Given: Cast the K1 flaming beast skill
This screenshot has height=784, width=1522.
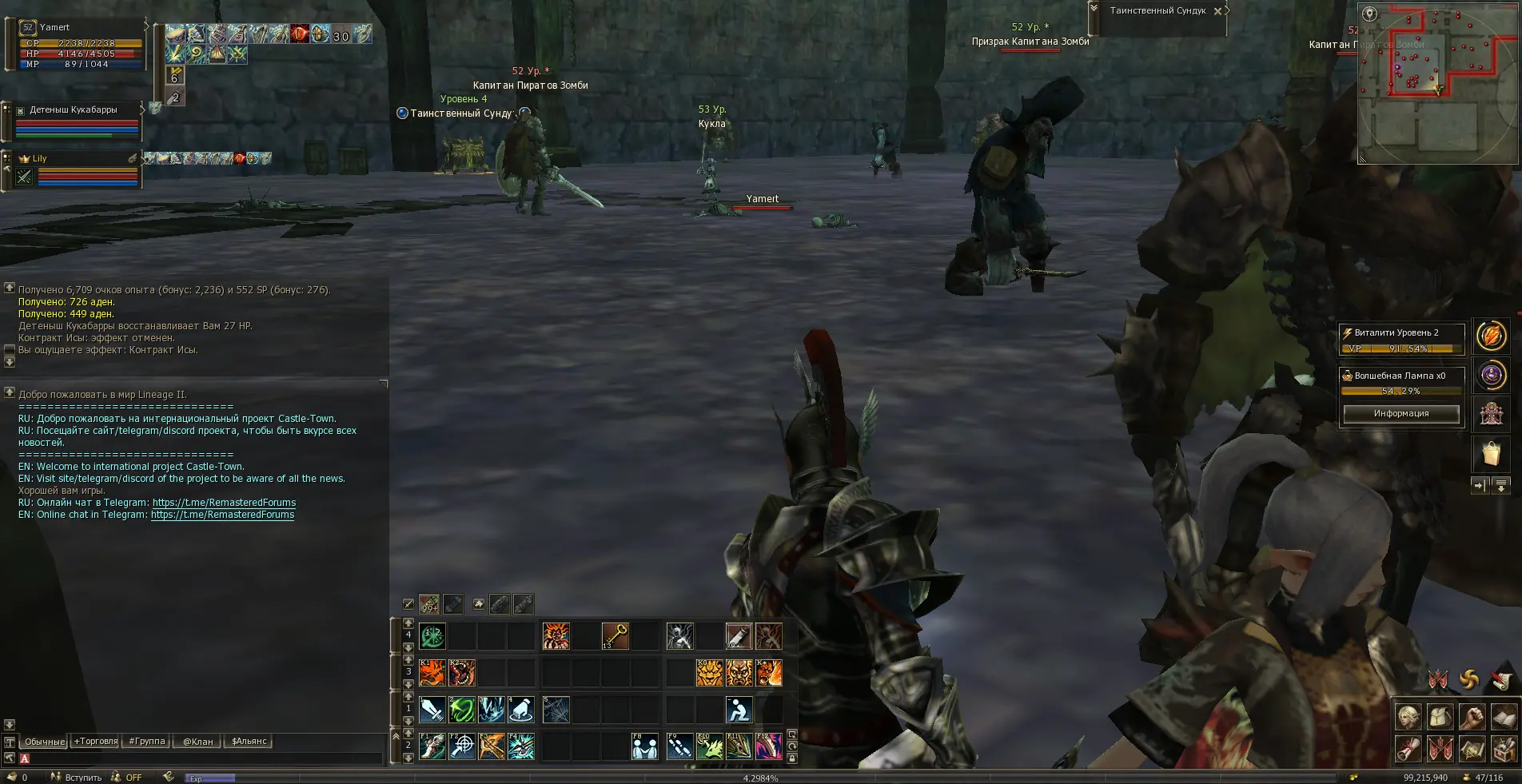Looking at the screenshot, I should pyautogui.click(x=432, y=673).
